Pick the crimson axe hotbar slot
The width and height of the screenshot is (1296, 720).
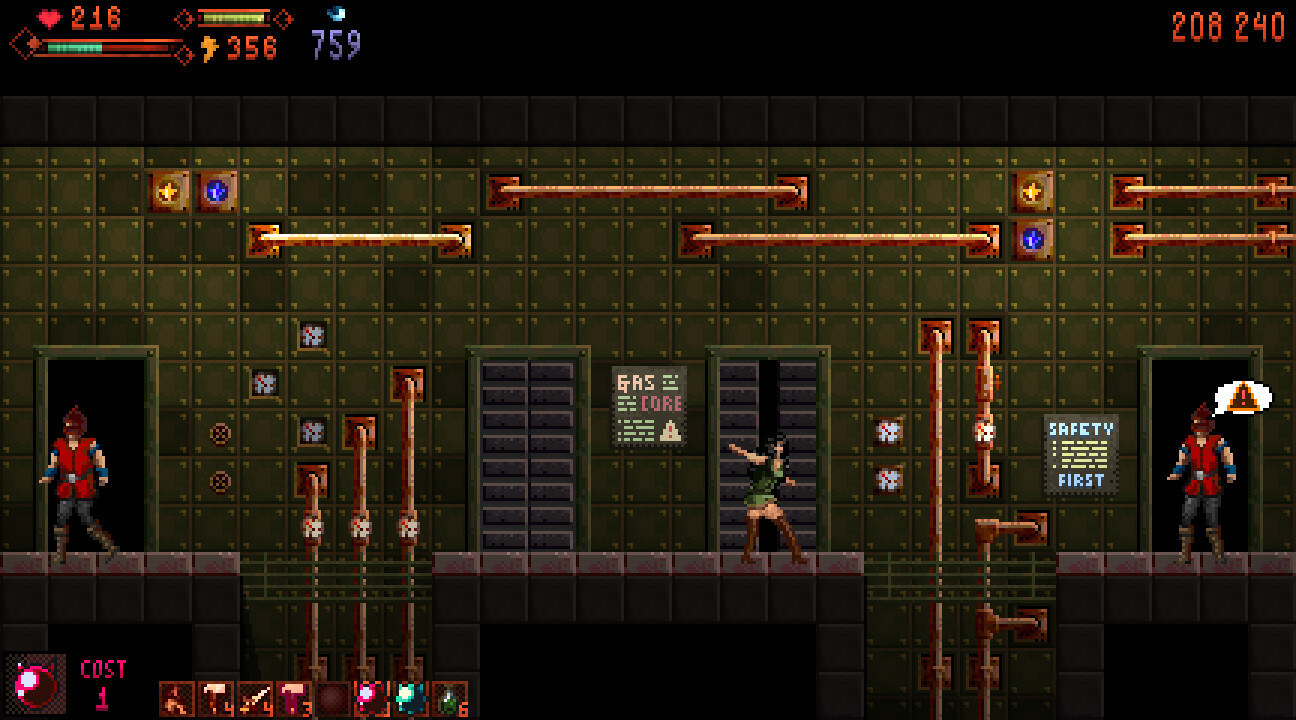pos(294,699)
